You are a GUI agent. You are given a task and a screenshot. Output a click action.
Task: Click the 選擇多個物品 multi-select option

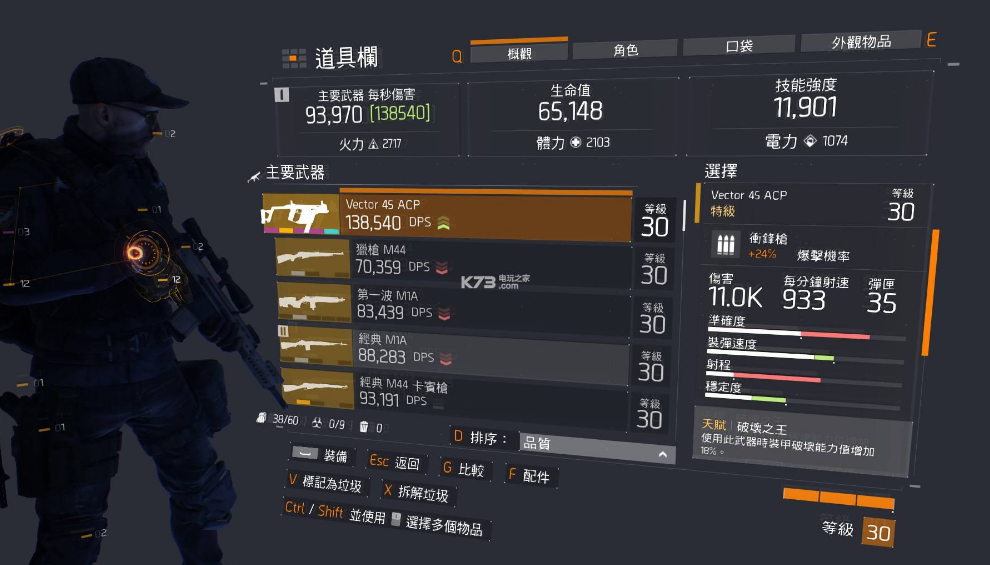[438, 522]
